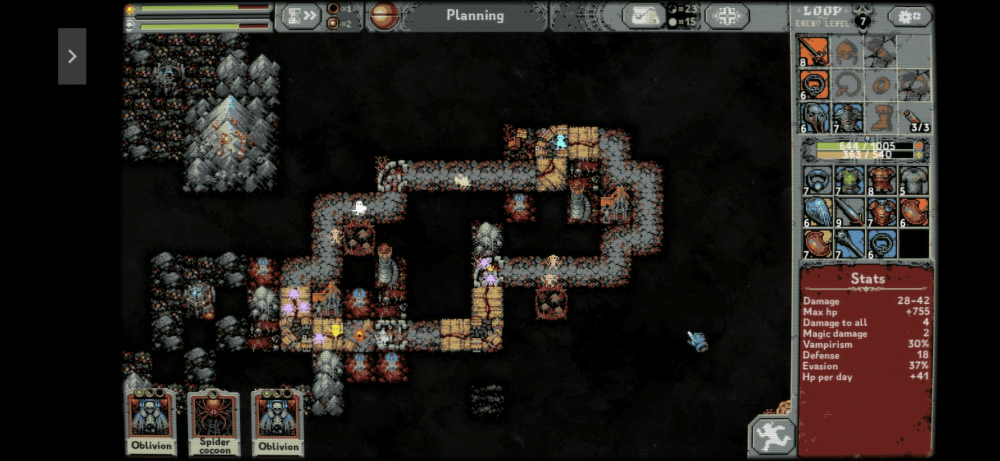Pick the level 9 sword in inventory

(x=848, y=212)
